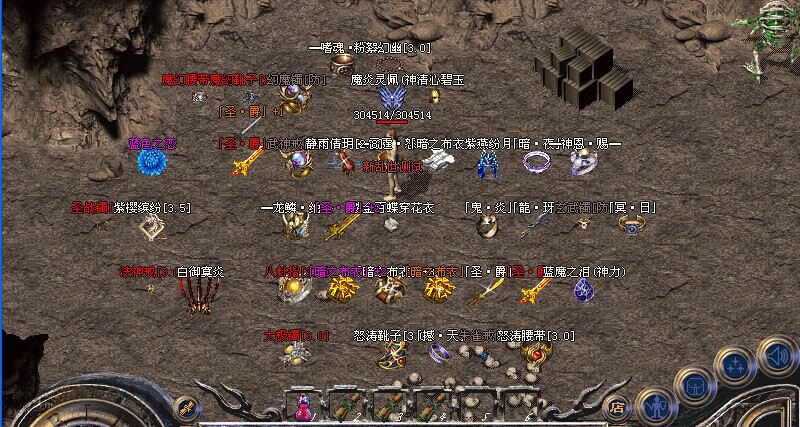Click the small gold round button beside the orb
This screenshot has width=800, height=427.
tap(186, 406)
